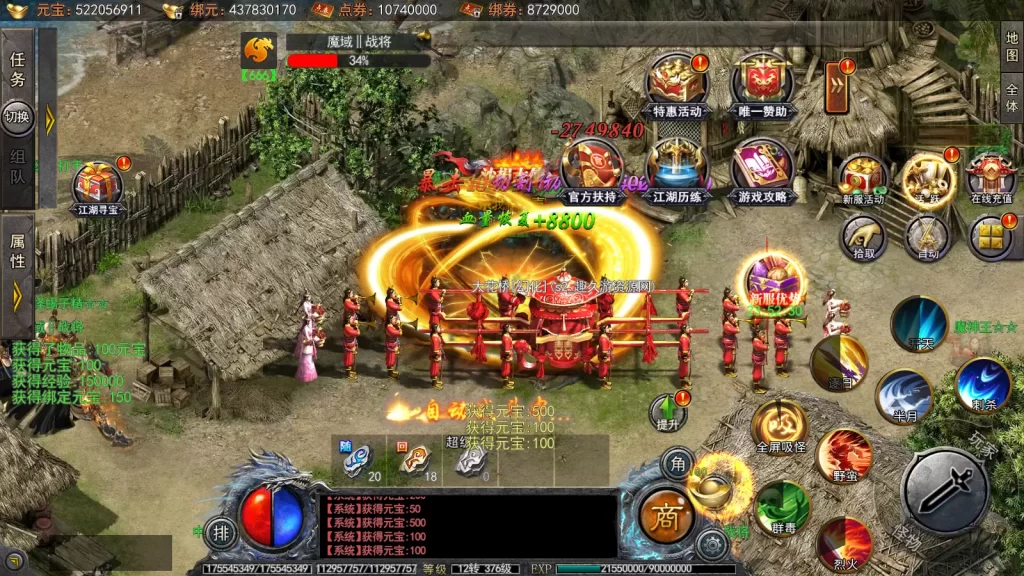Cast the 群毒 poison skill
Screen dimensions: 1024x576
[782, 508]
